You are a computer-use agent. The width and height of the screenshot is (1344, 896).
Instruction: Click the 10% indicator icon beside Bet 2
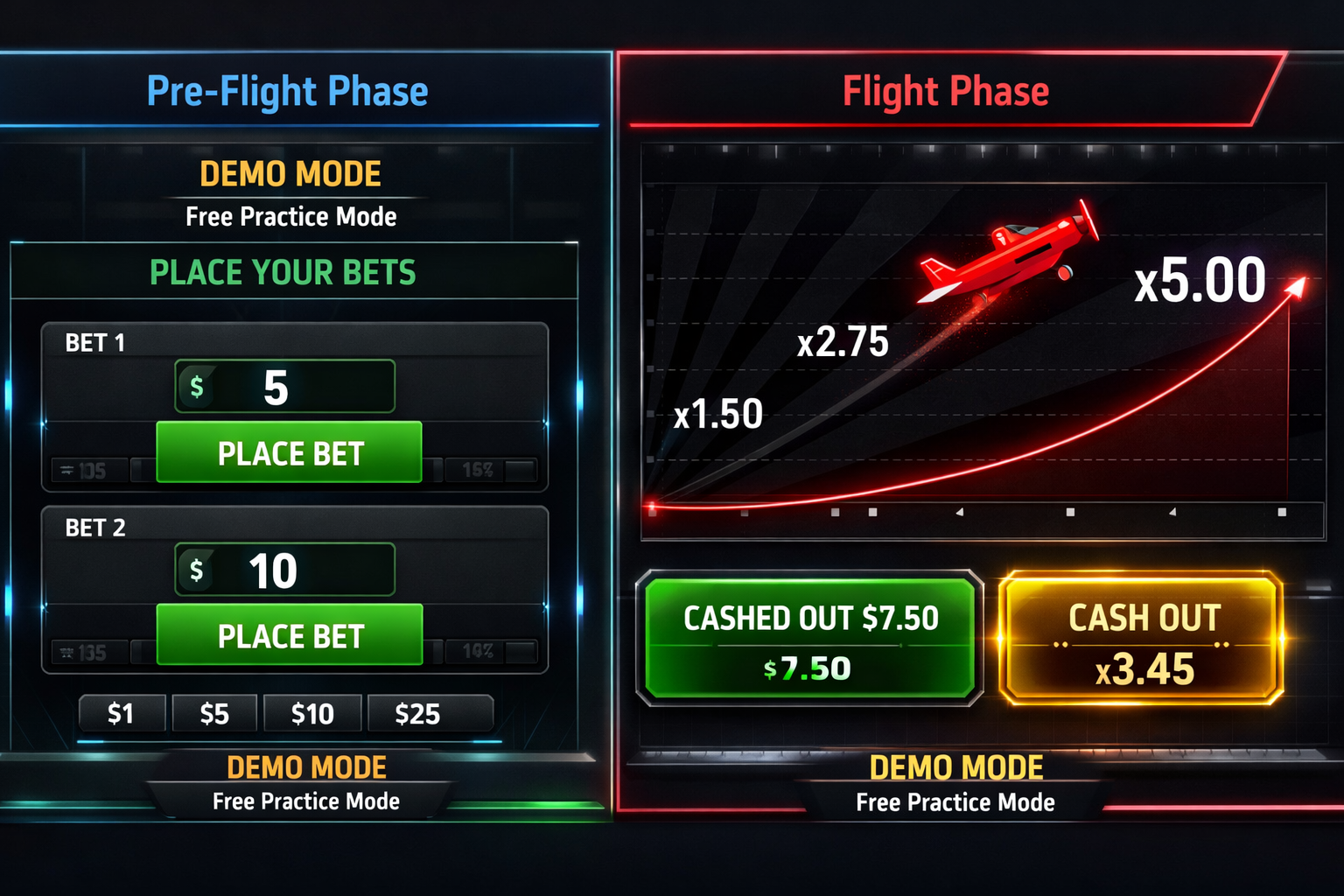tap(477, 652)
